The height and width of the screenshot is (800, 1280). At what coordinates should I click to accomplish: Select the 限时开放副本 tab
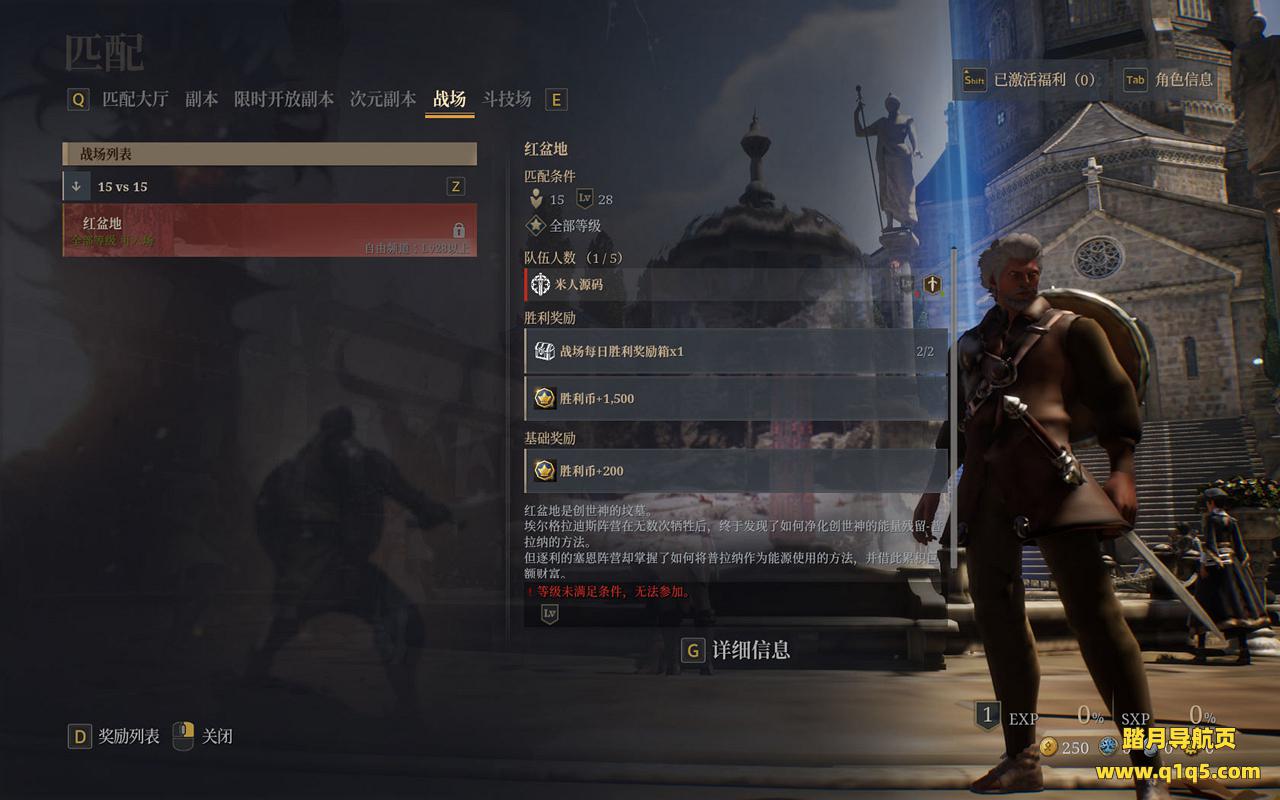pos(283,99)
